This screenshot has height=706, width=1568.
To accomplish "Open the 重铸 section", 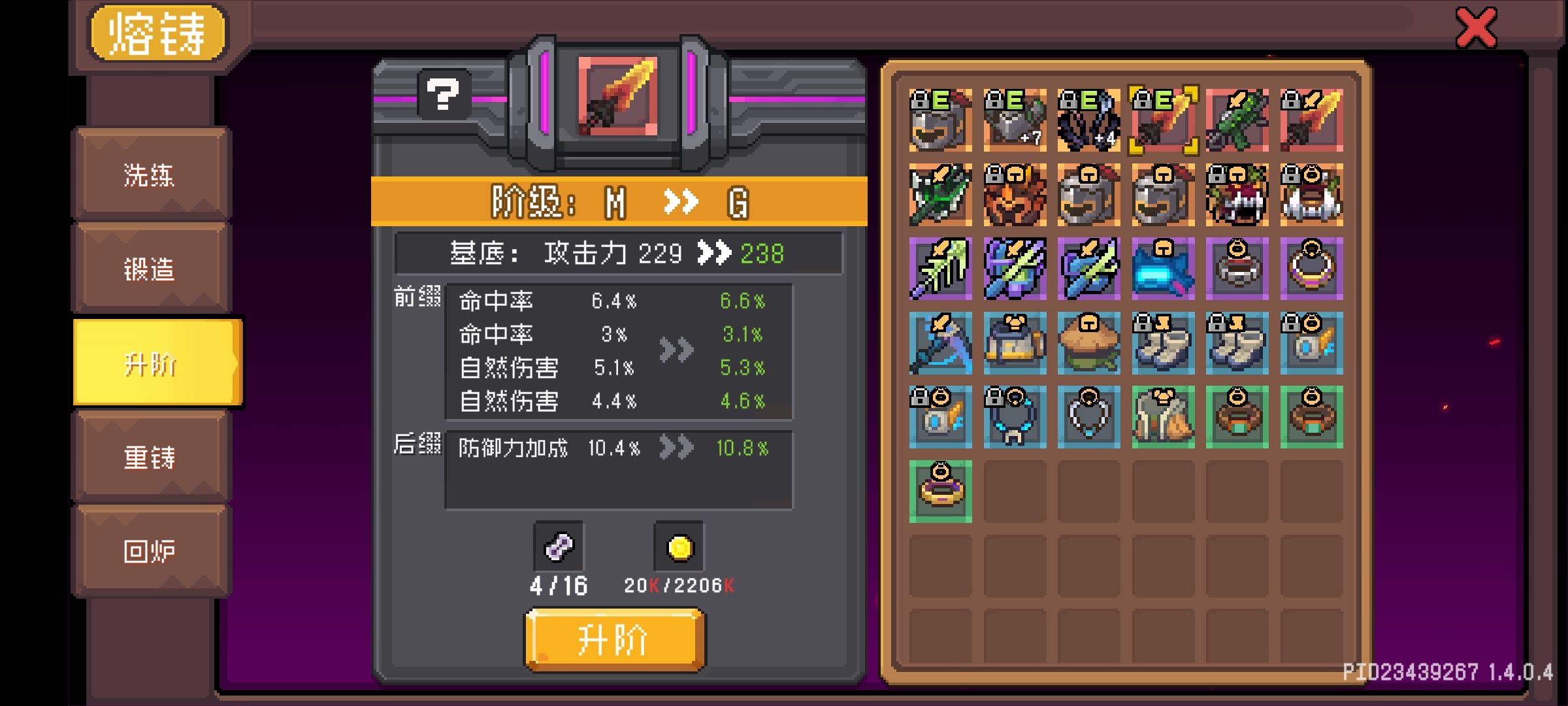I will tap(152, 459).
